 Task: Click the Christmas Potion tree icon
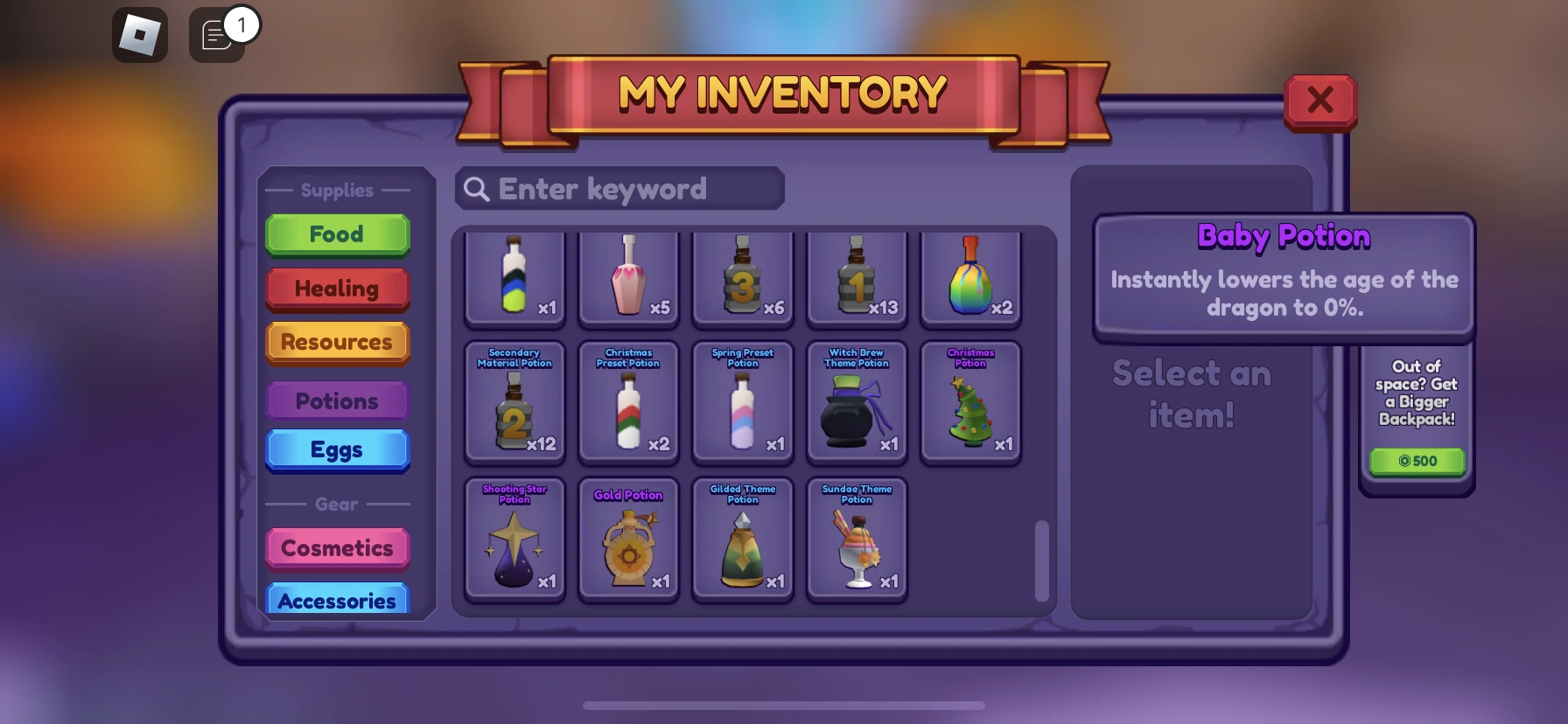pyautogui.click(x=969, y=411)
